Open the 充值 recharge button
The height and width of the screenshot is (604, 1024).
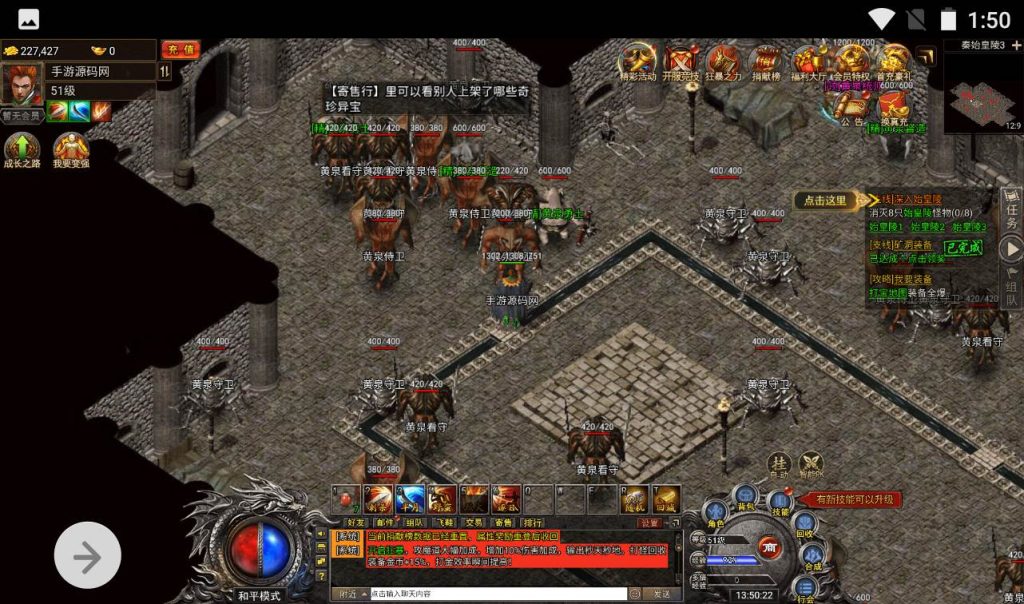[x=181, y=49]
